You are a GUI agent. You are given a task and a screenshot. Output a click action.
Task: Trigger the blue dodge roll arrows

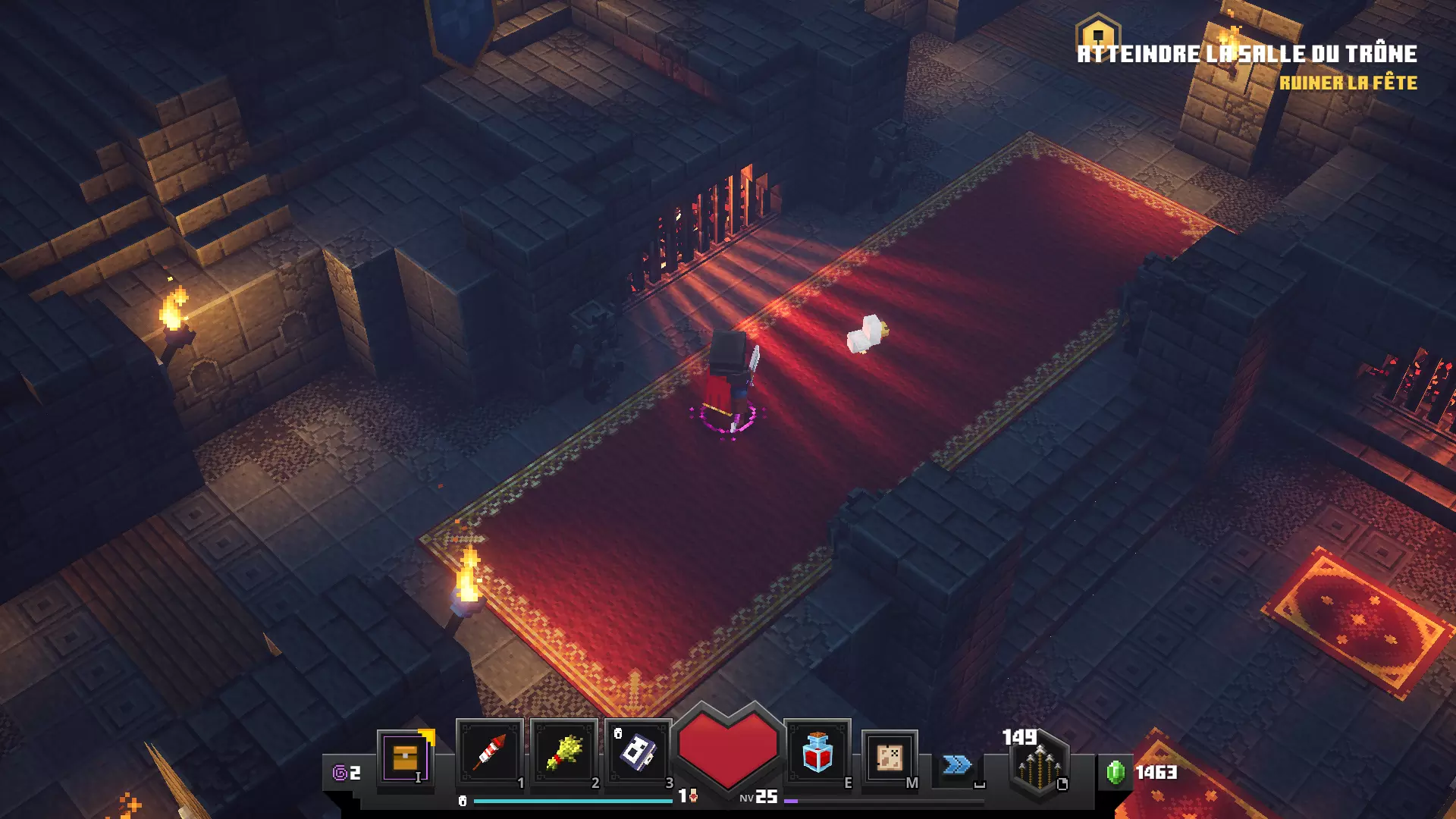(957, 764)
